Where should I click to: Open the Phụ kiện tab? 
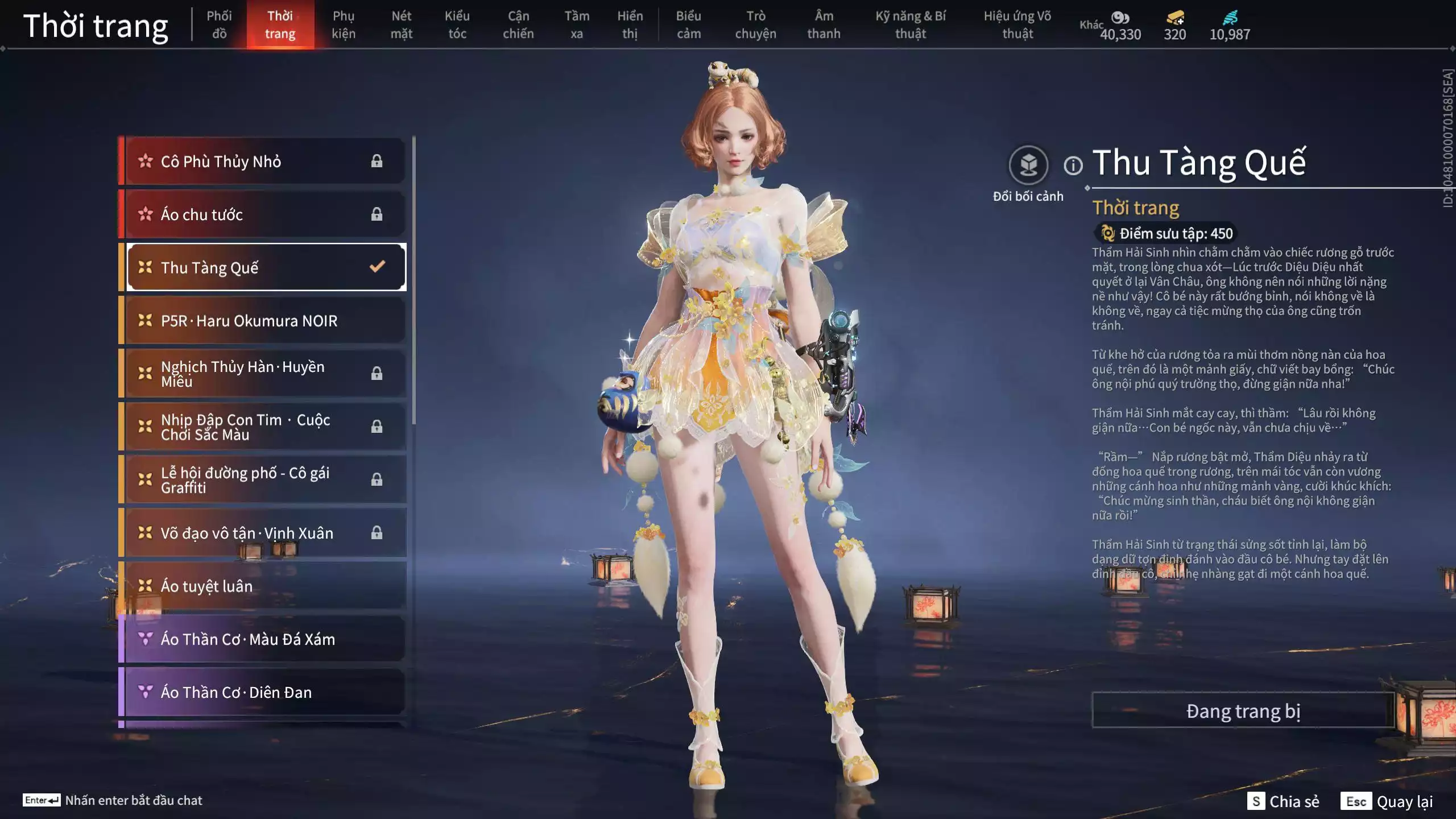pyautogui.click(x=344, y=25)
